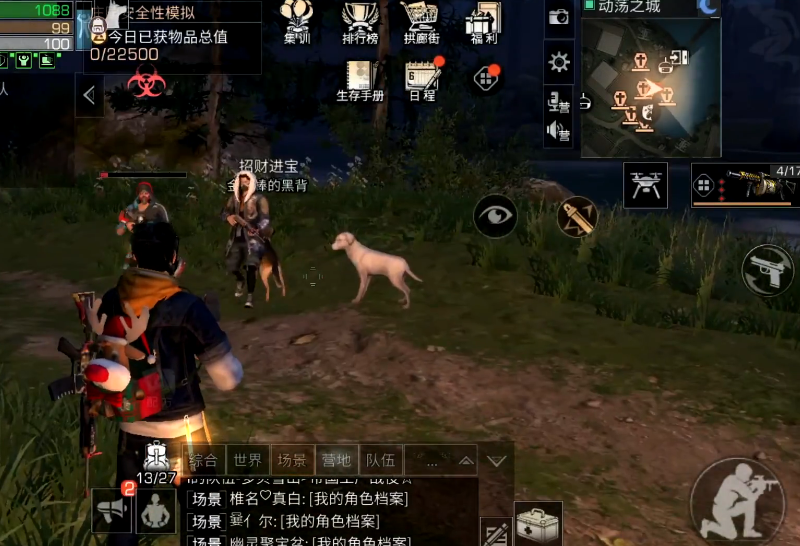This screenshot has height=546, width=800.
Task: Open the 排行榜 leaderboard
Action: pyautogui.click(x=360, y=22)
